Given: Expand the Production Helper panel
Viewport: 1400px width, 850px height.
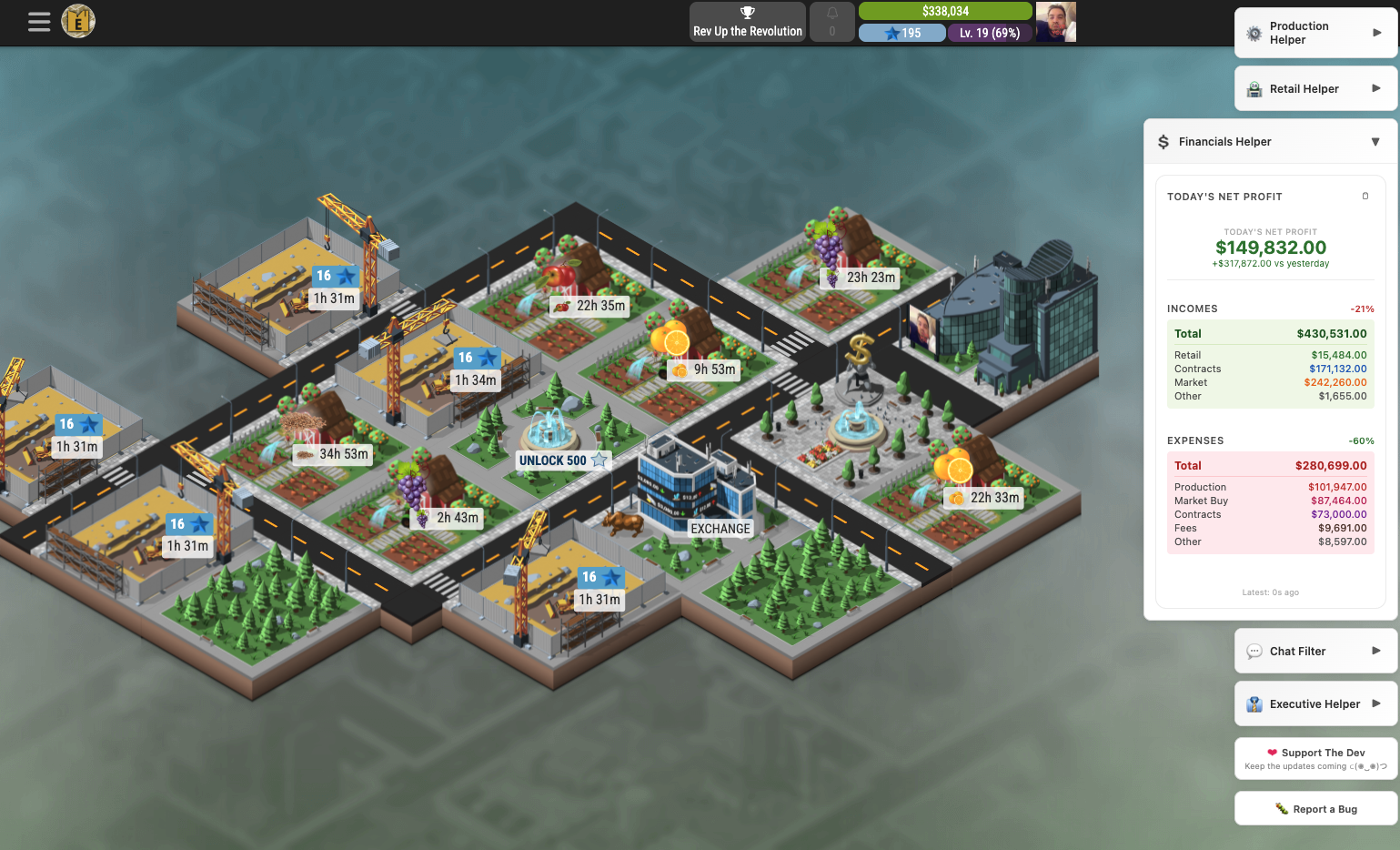Looking at the screenshot, I should [x=1315, y=33].
